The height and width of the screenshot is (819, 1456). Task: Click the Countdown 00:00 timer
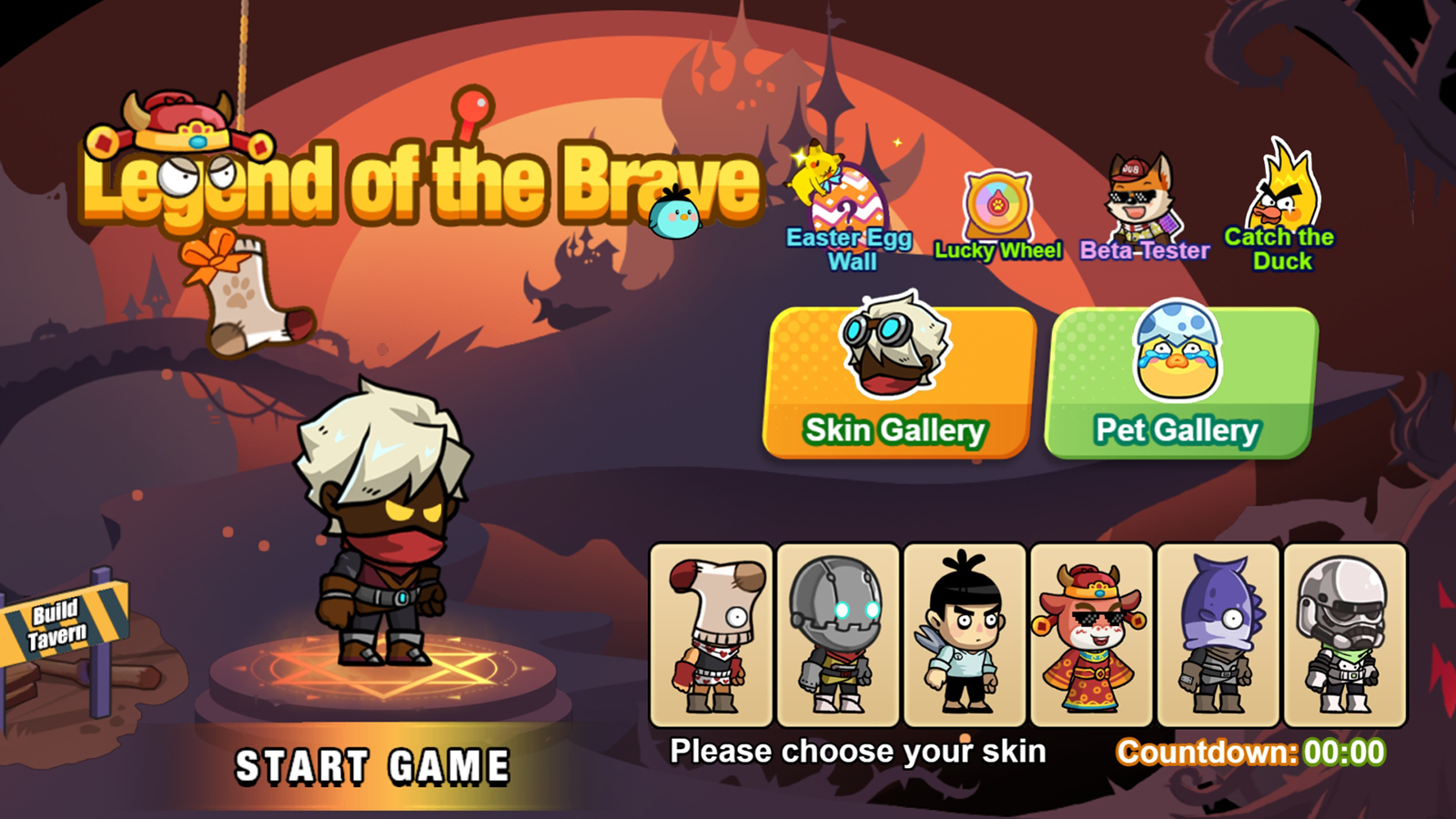[1251, 752]
